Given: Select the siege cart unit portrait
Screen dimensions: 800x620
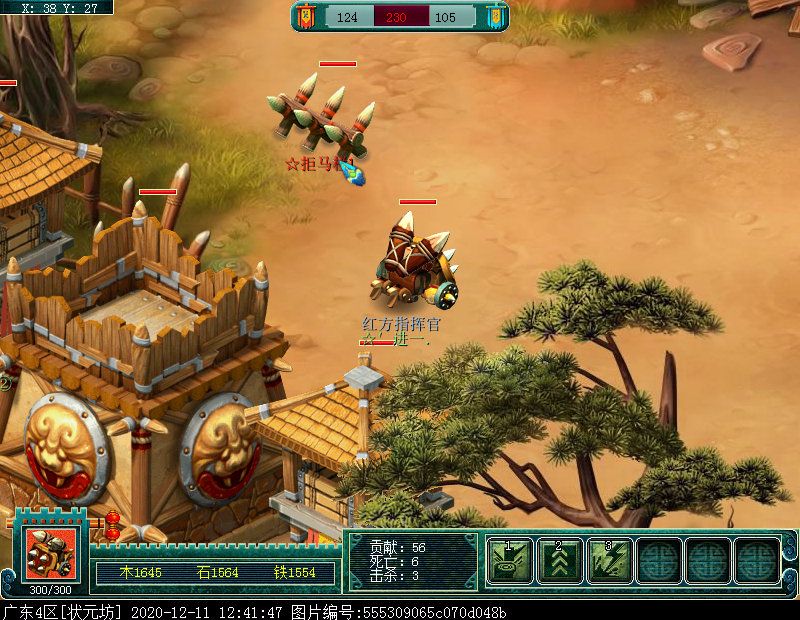Looking at the screenshot, I should pos(51,555).
